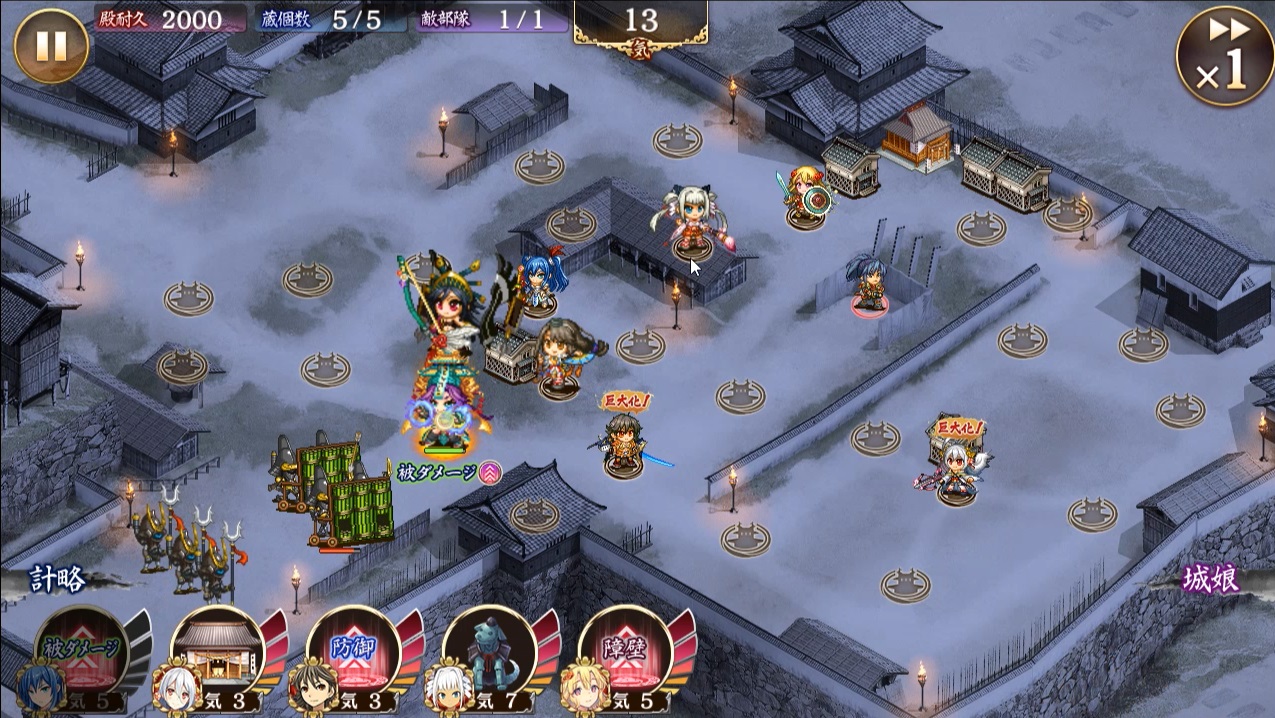This screenshot has width=1275, height=718.
Task: Use the blue komainu statue strategy
Action: (489, 652)
